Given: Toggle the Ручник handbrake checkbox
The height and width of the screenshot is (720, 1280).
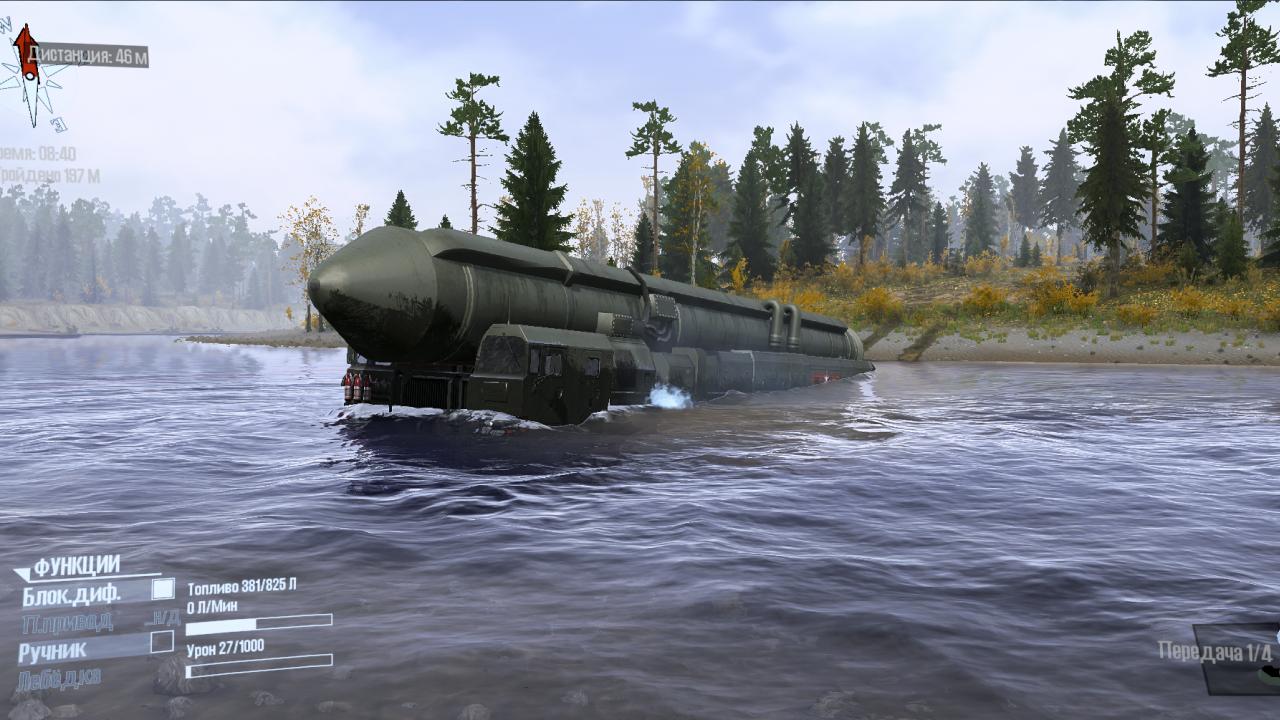Looking at the screenshot, I should pos(162,642).
